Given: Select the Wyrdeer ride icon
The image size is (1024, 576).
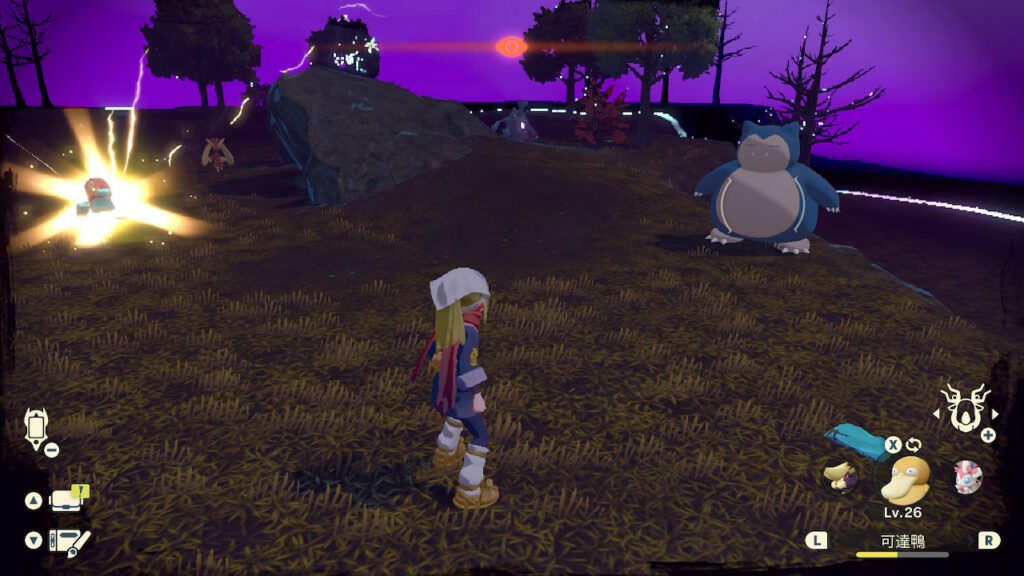Looking at the screenshot, I should [x=965, y=409].
